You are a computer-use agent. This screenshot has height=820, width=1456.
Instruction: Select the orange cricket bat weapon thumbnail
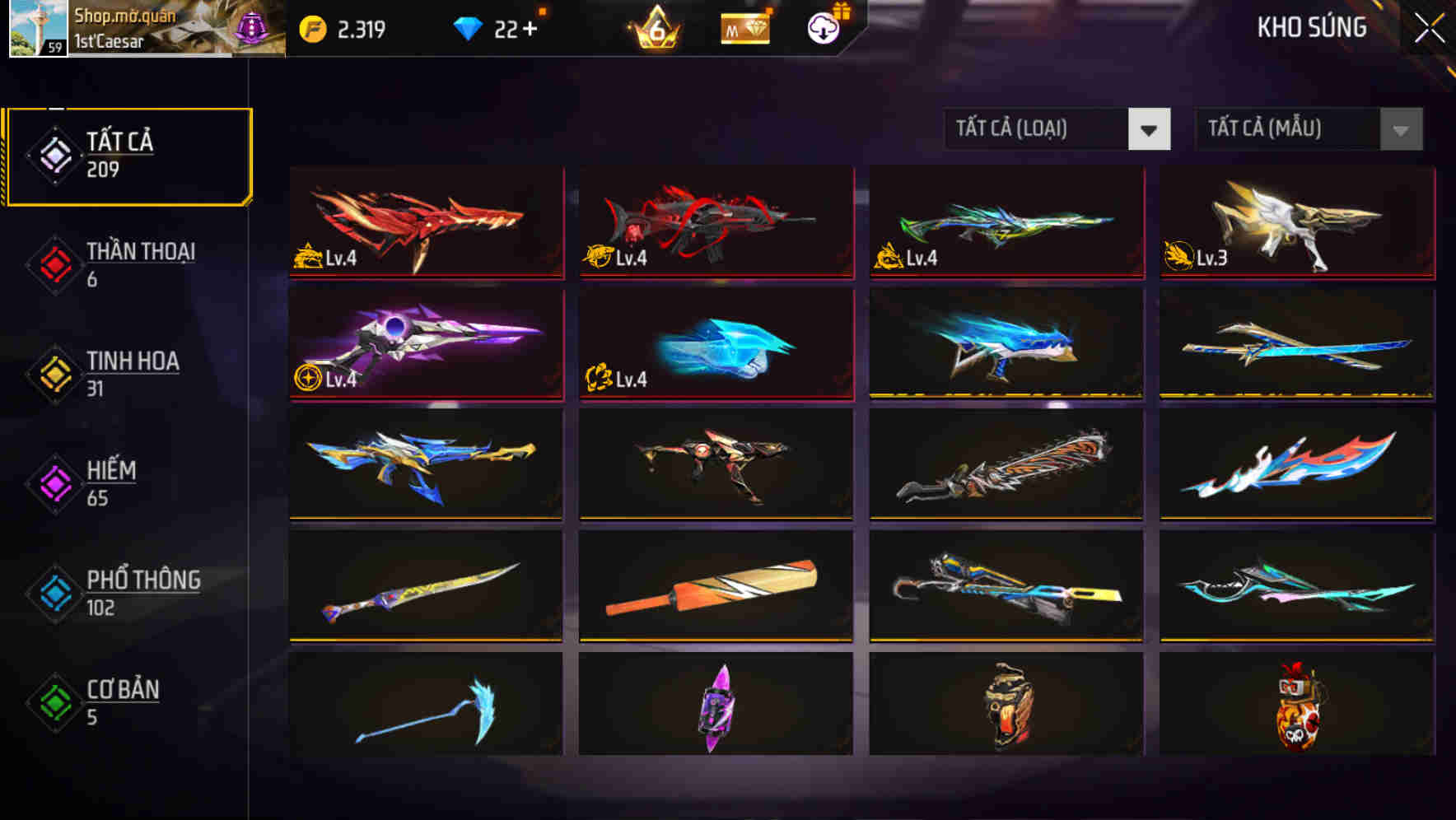coord(716,585)
